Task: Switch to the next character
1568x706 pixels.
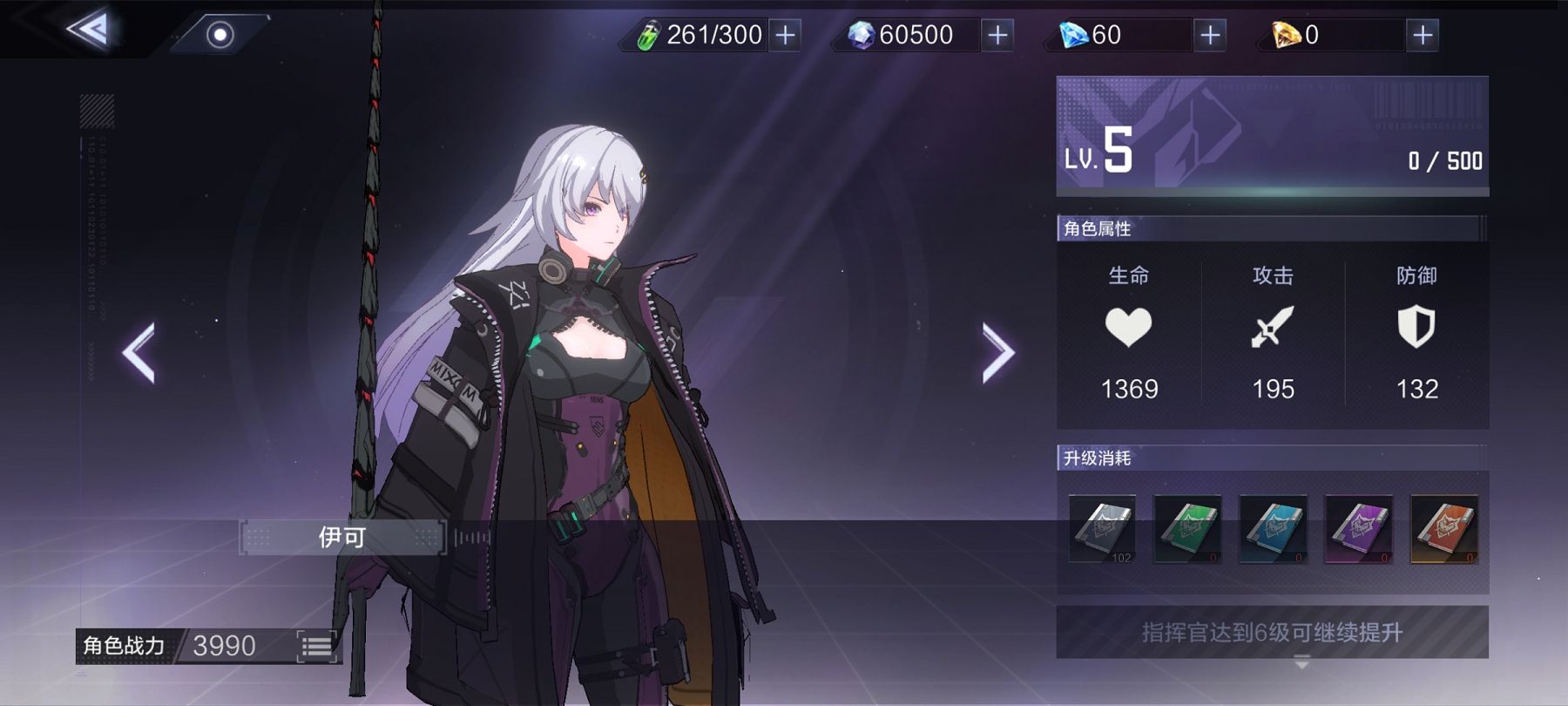Action: click(x=997, y=352)
